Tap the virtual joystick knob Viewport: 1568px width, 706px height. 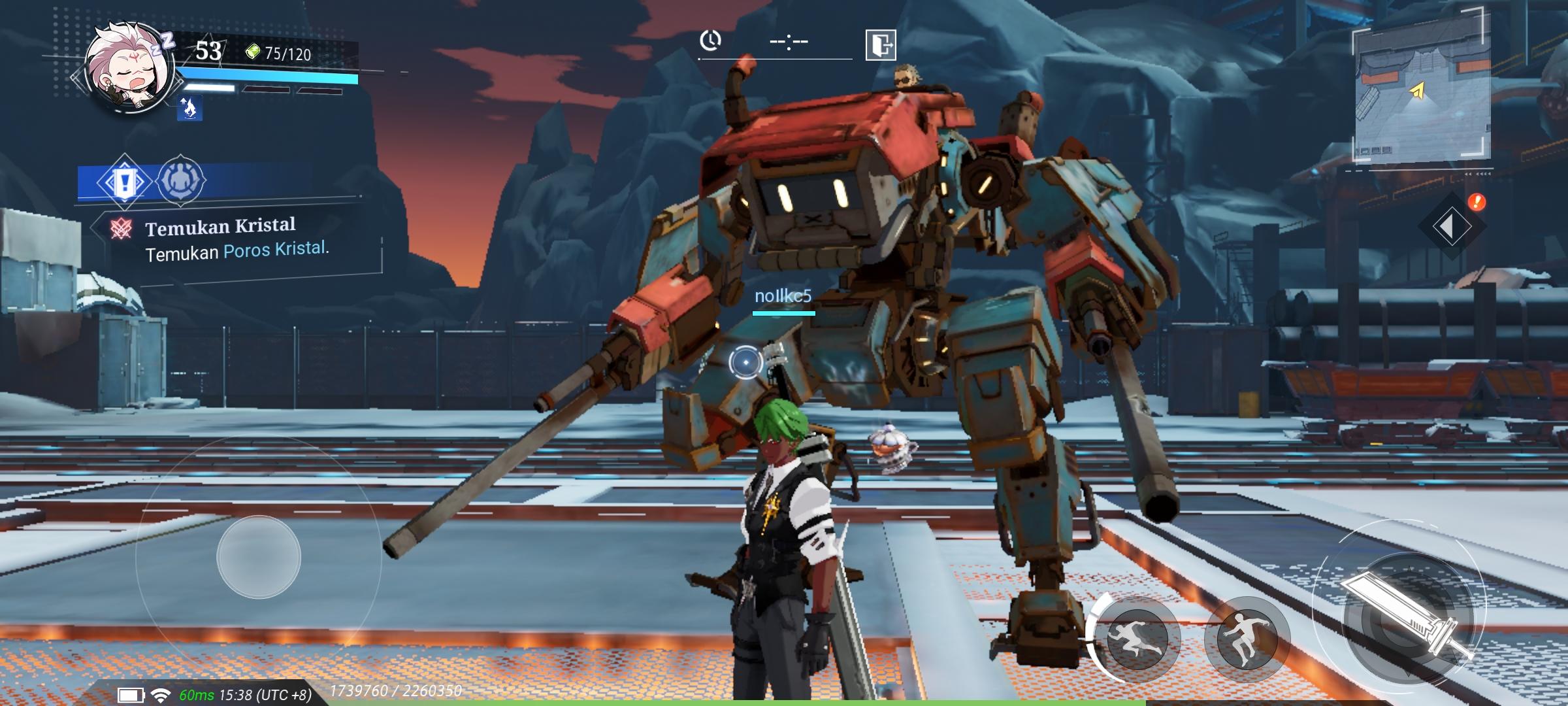point(259,556)
